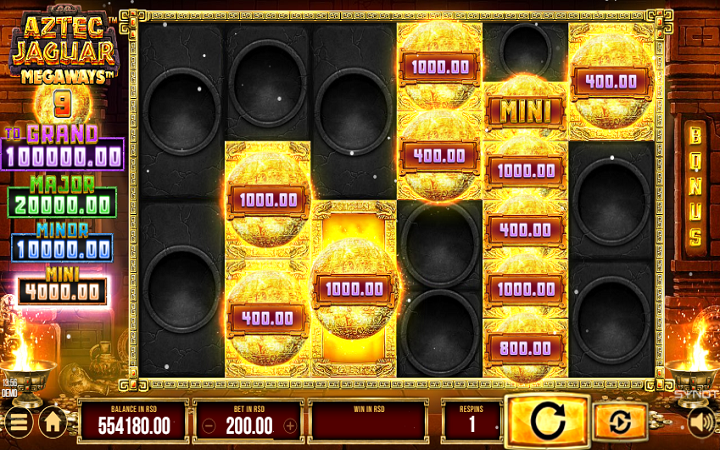Spin the reels with the large spin button
This screenshot has width=720, height=450.
[546, 421]
